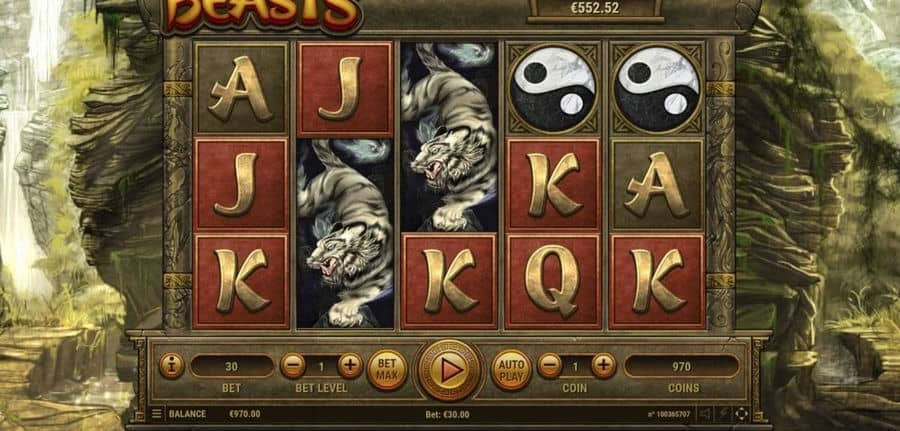Decrease the bet level

pos(292,366)
